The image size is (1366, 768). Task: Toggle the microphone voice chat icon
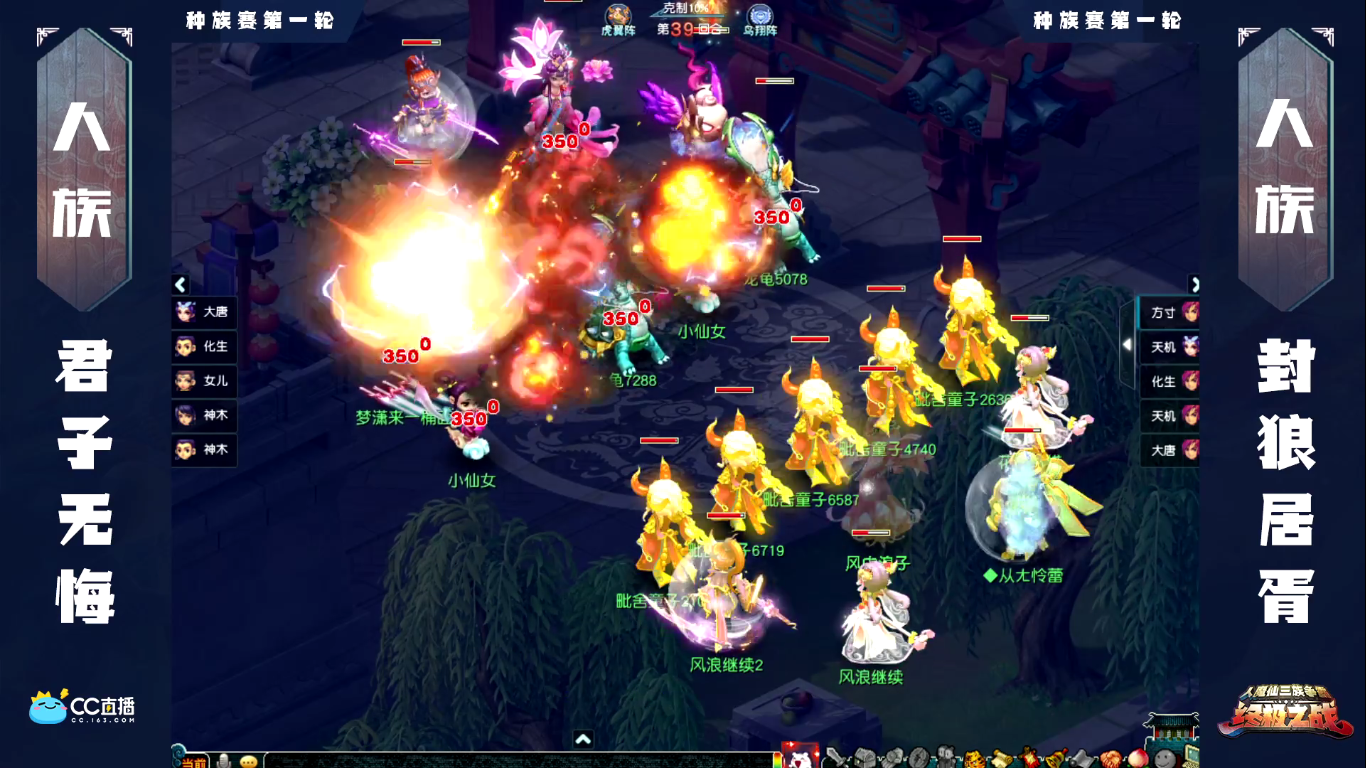[225, 761]
